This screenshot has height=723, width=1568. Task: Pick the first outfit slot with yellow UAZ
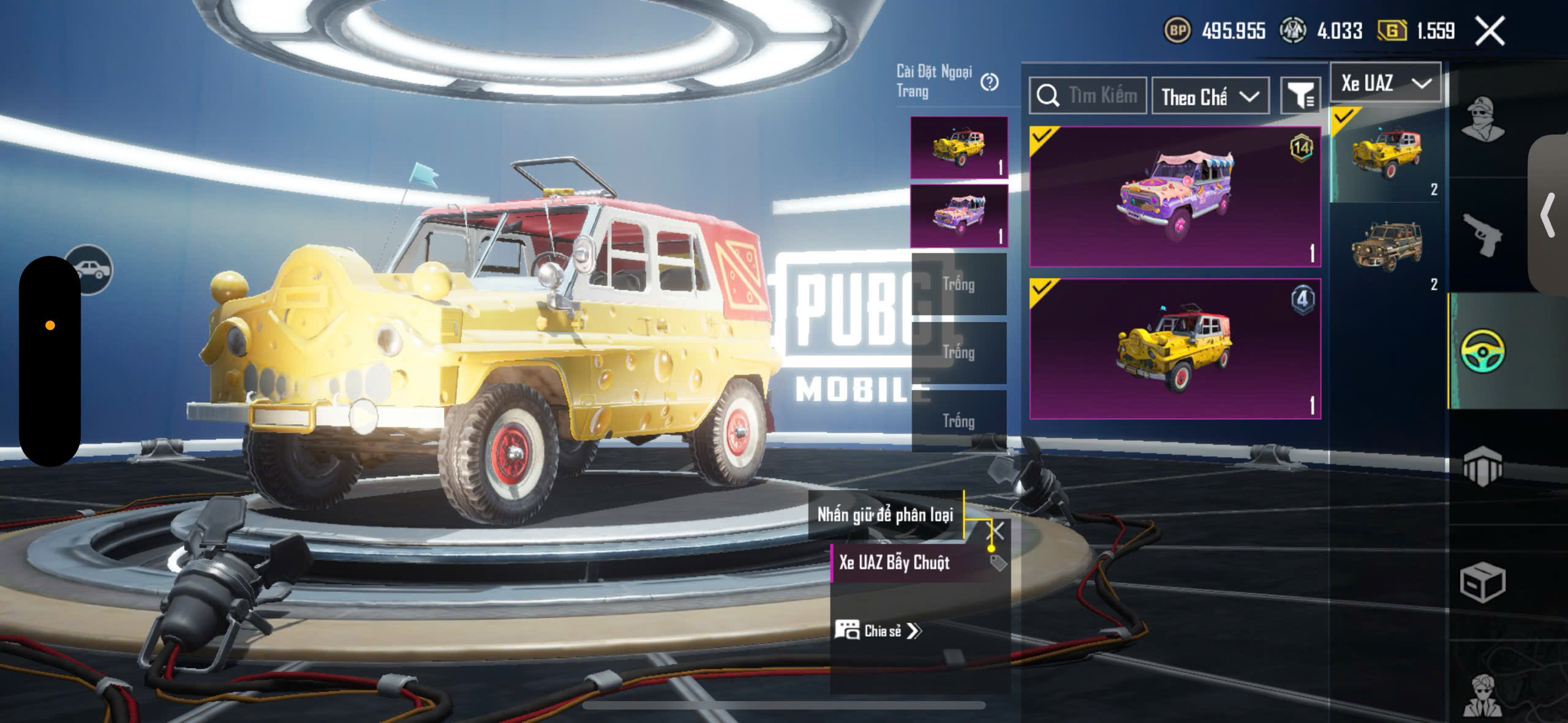pos(959,148)
